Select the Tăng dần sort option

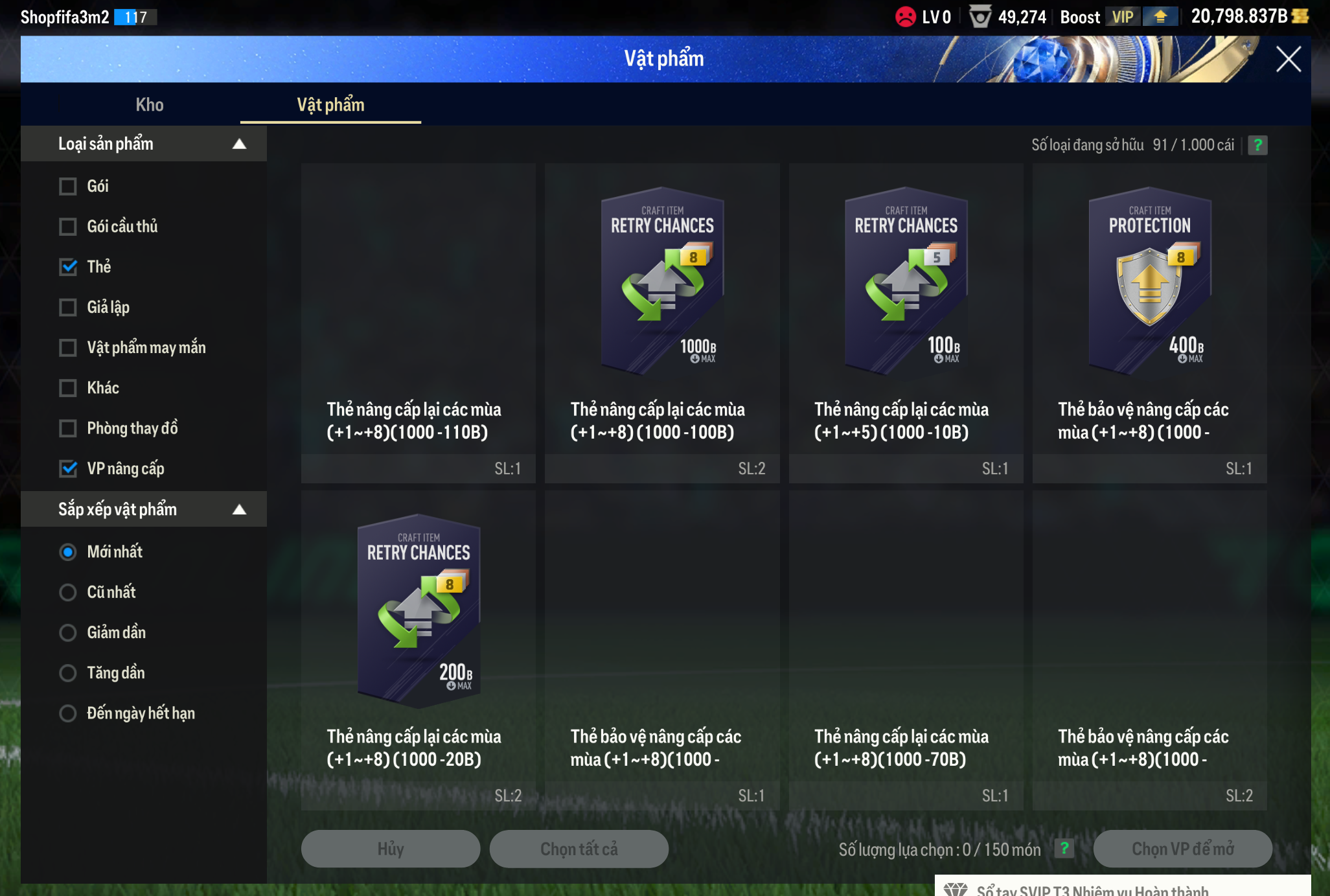click(68, 673)
